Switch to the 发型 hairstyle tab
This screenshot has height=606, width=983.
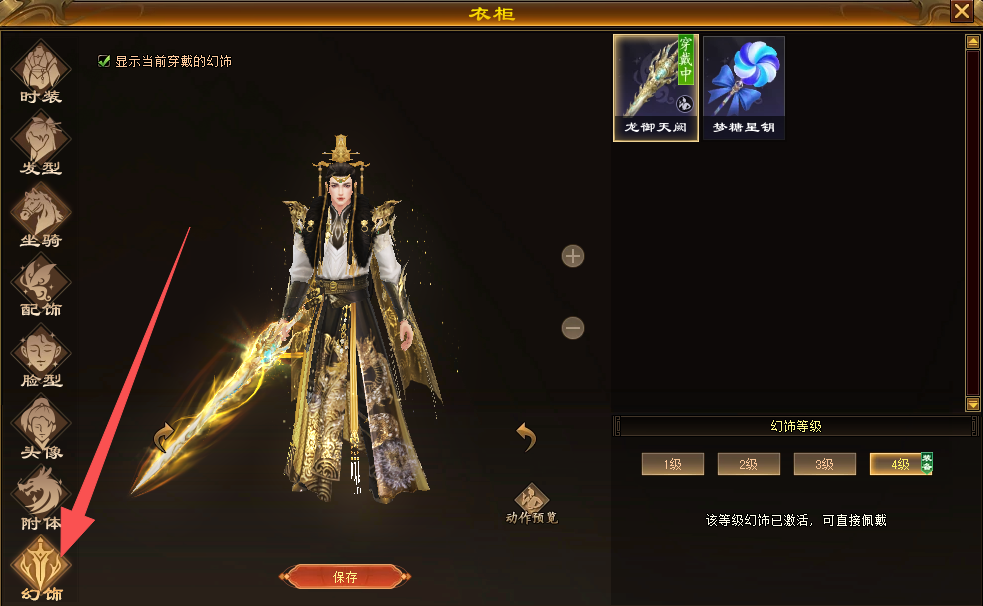[x=41, y=143]
